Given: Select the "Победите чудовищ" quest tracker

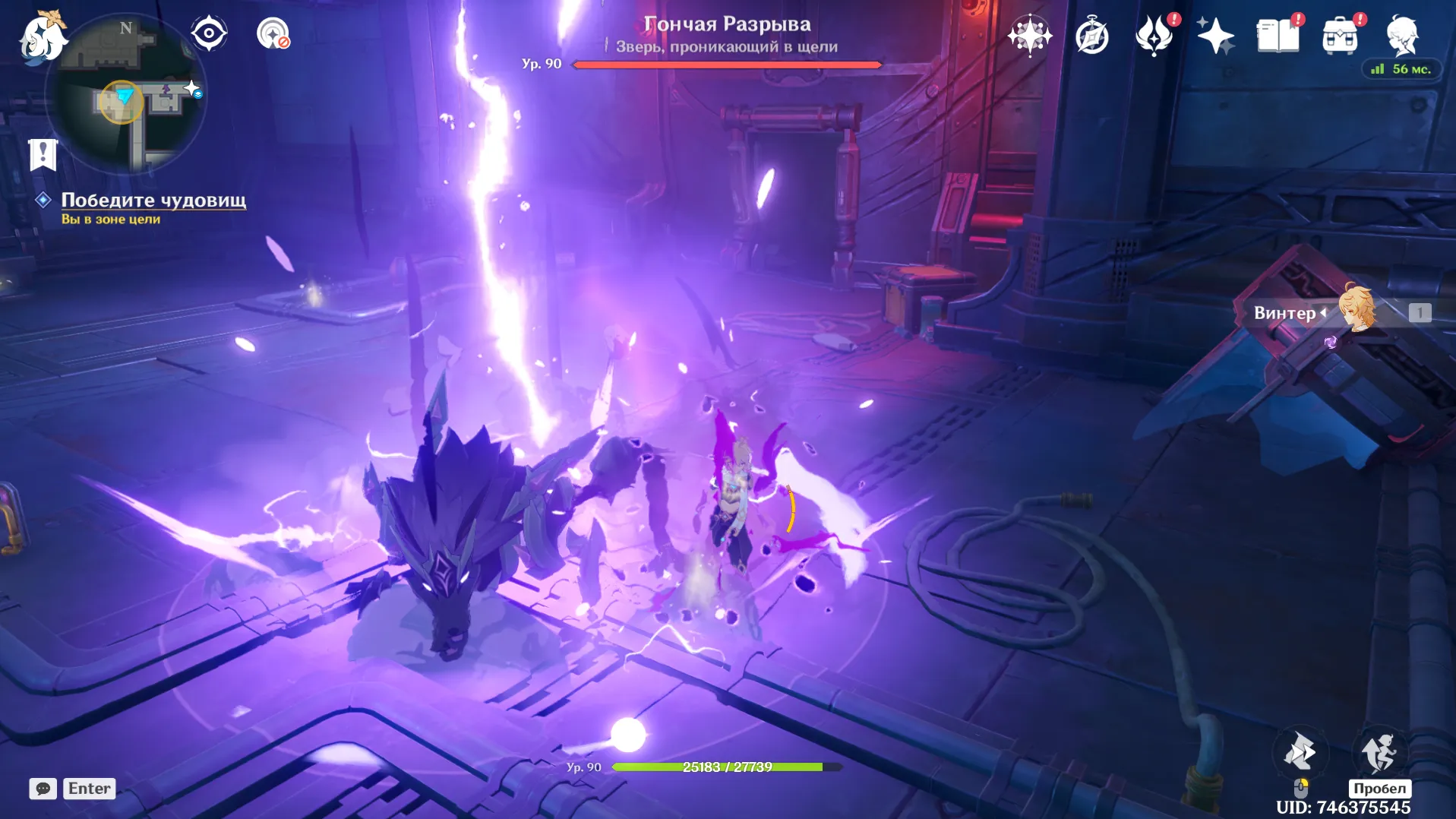Looking at the screenshot, I should coord(153,200).
